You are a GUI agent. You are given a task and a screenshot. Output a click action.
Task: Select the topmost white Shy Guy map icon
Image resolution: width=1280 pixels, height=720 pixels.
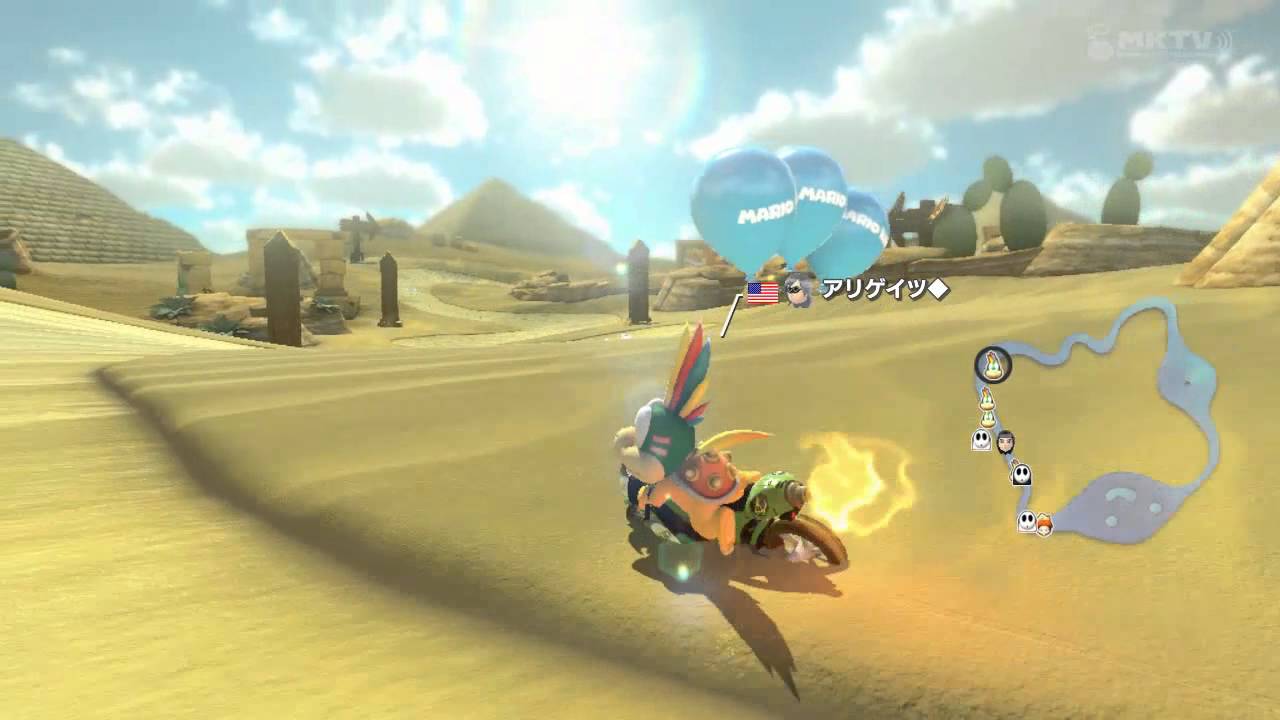point(981,441)
